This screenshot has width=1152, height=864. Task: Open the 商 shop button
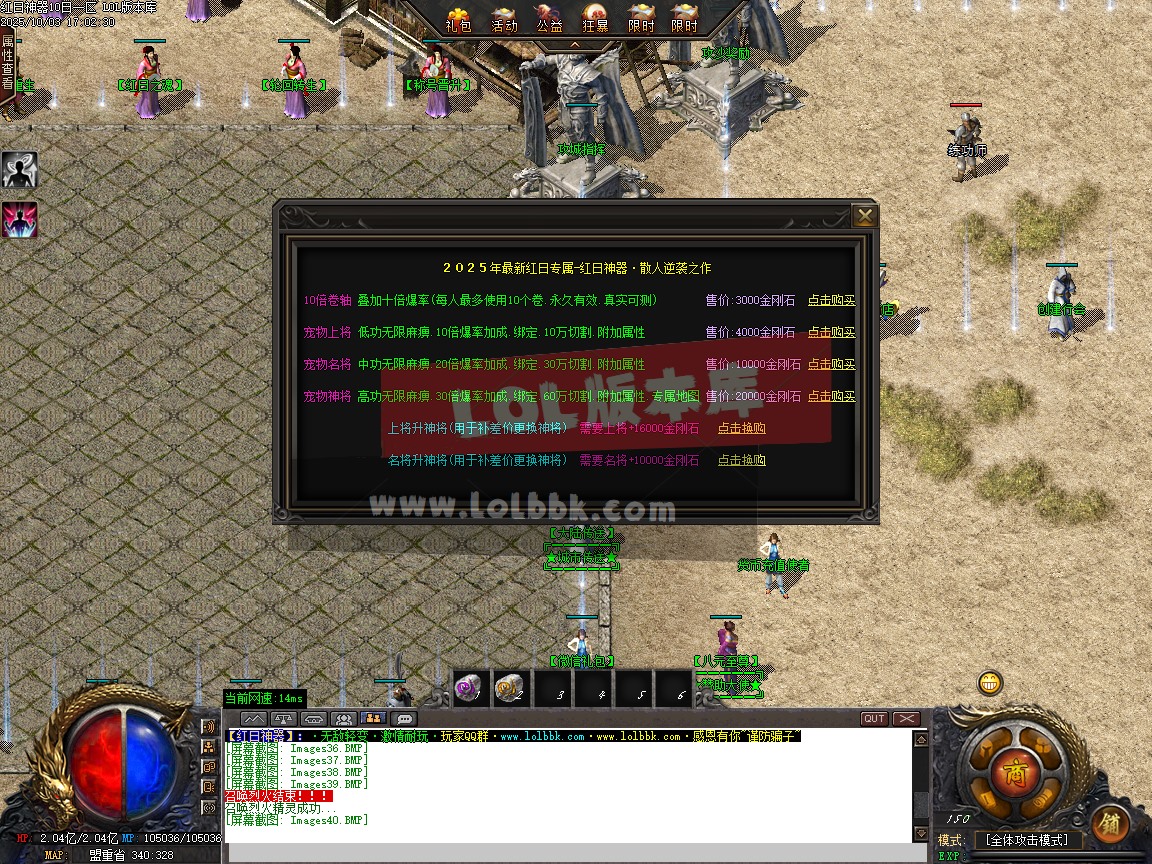click(1015, 773)
